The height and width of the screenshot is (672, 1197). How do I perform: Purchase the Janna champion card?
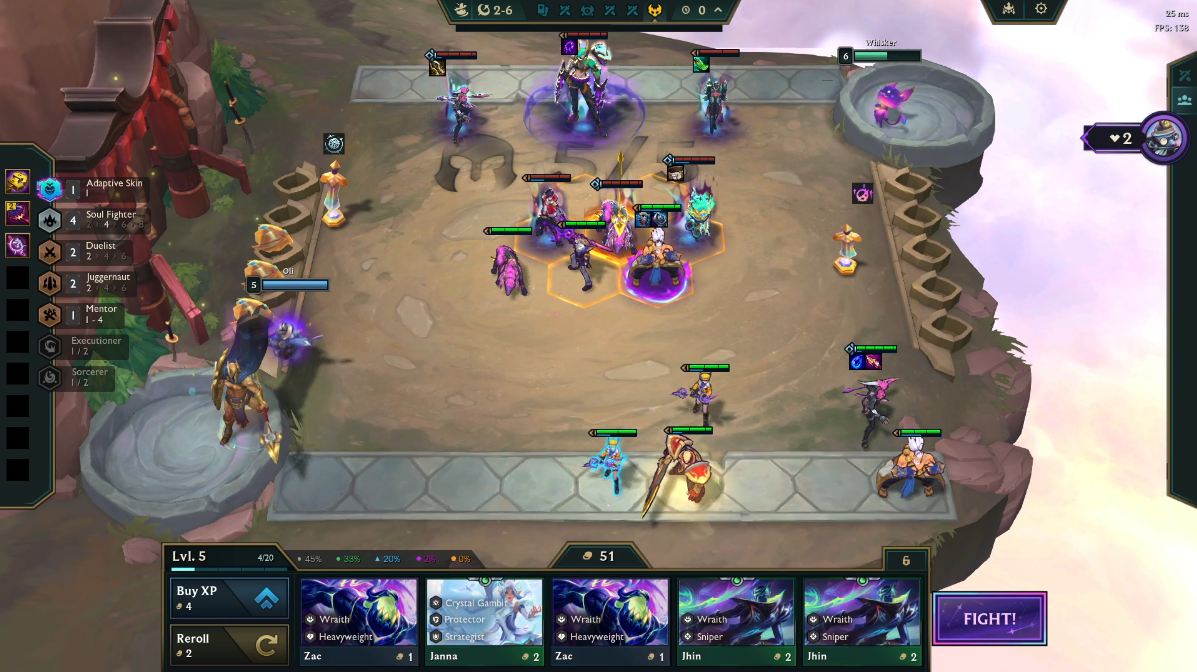[x=485, y=623]
